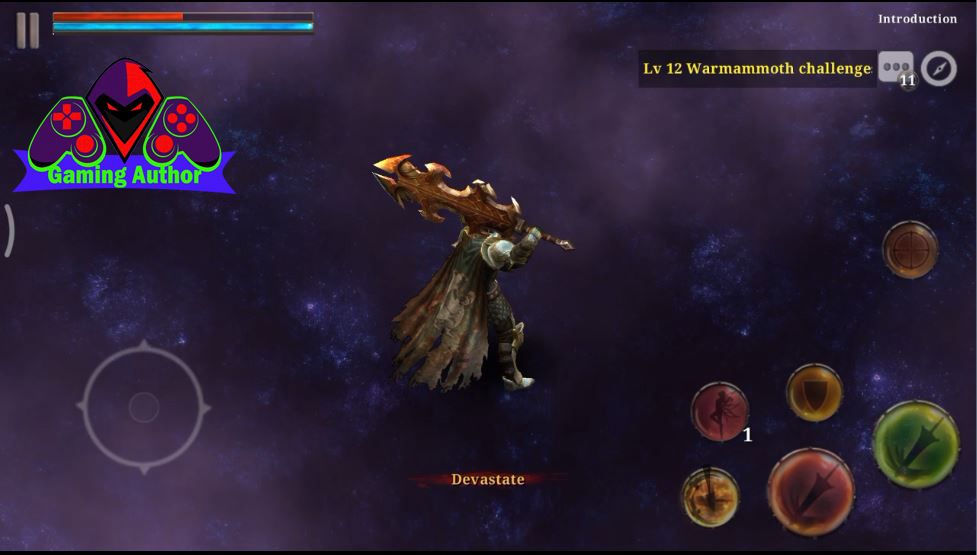Open the chat bubble with 11 messages
The height and width of the screenshot is (555, 977).
[x=895, y=68]
